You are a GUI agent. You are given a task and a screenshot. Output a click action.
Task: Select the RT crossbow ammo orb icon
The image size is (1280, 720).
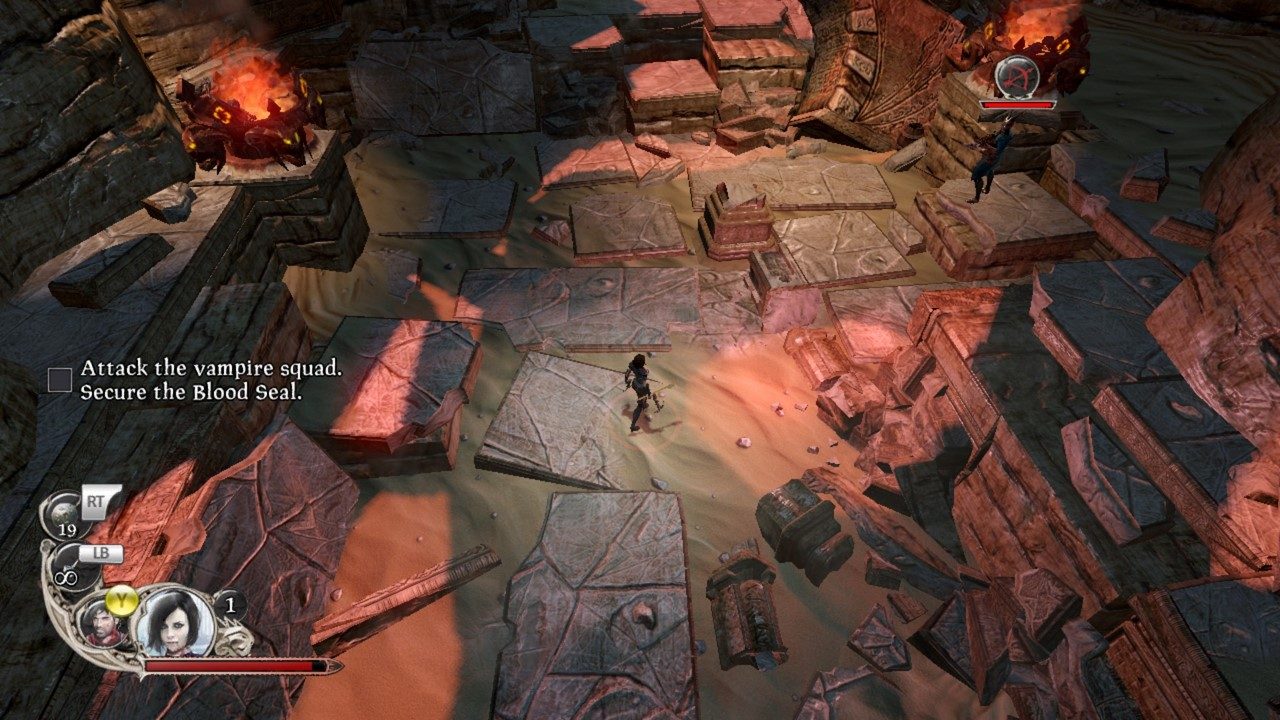(x=64, y=511)
